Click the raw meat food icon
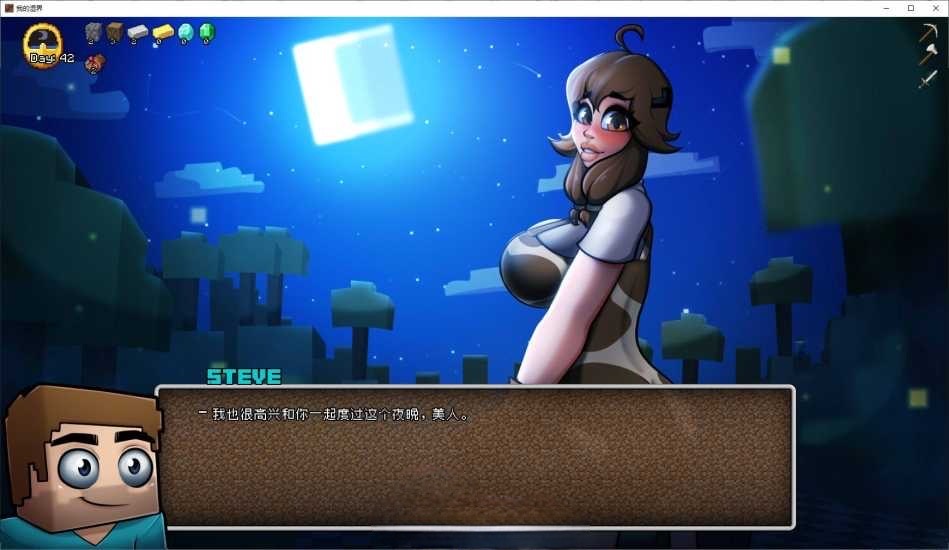 [94, 63]
